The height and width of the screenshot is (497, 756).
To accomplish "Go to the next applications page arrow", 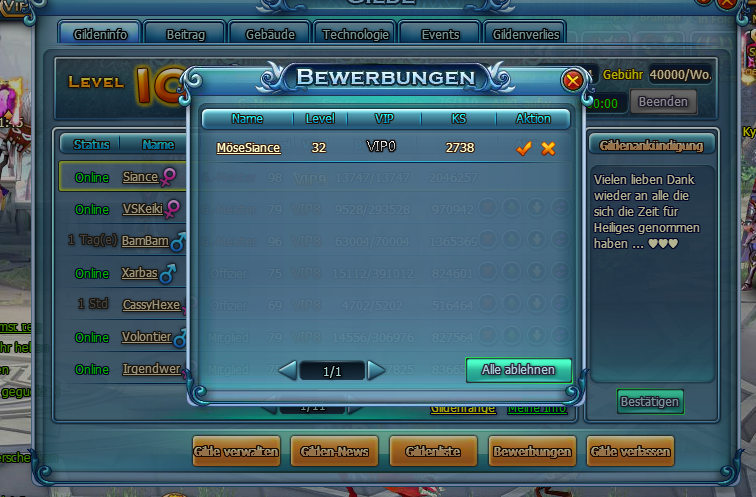I will pyautogui.click(x=376, y=371).
